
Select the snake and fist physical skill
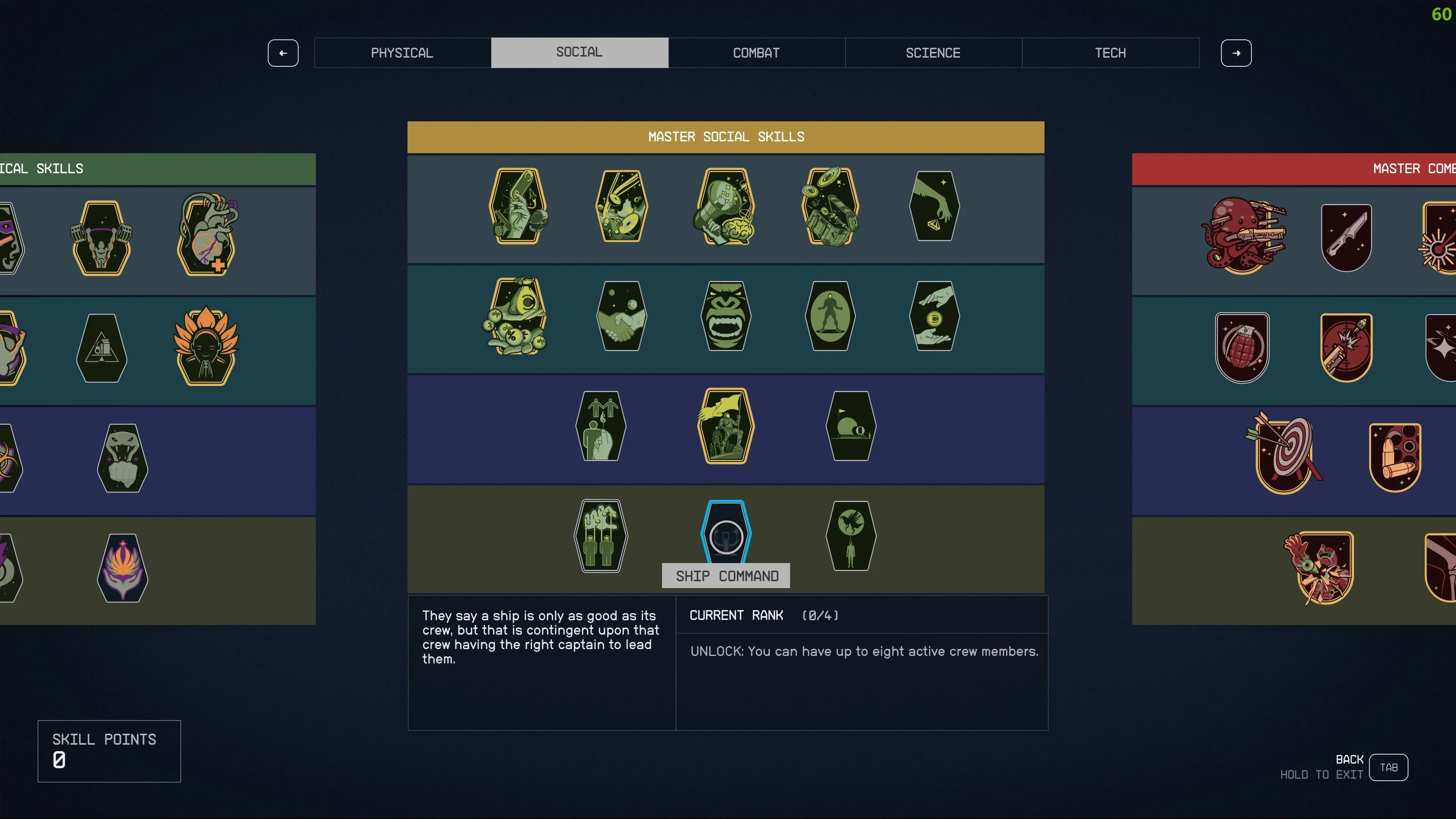122,458
